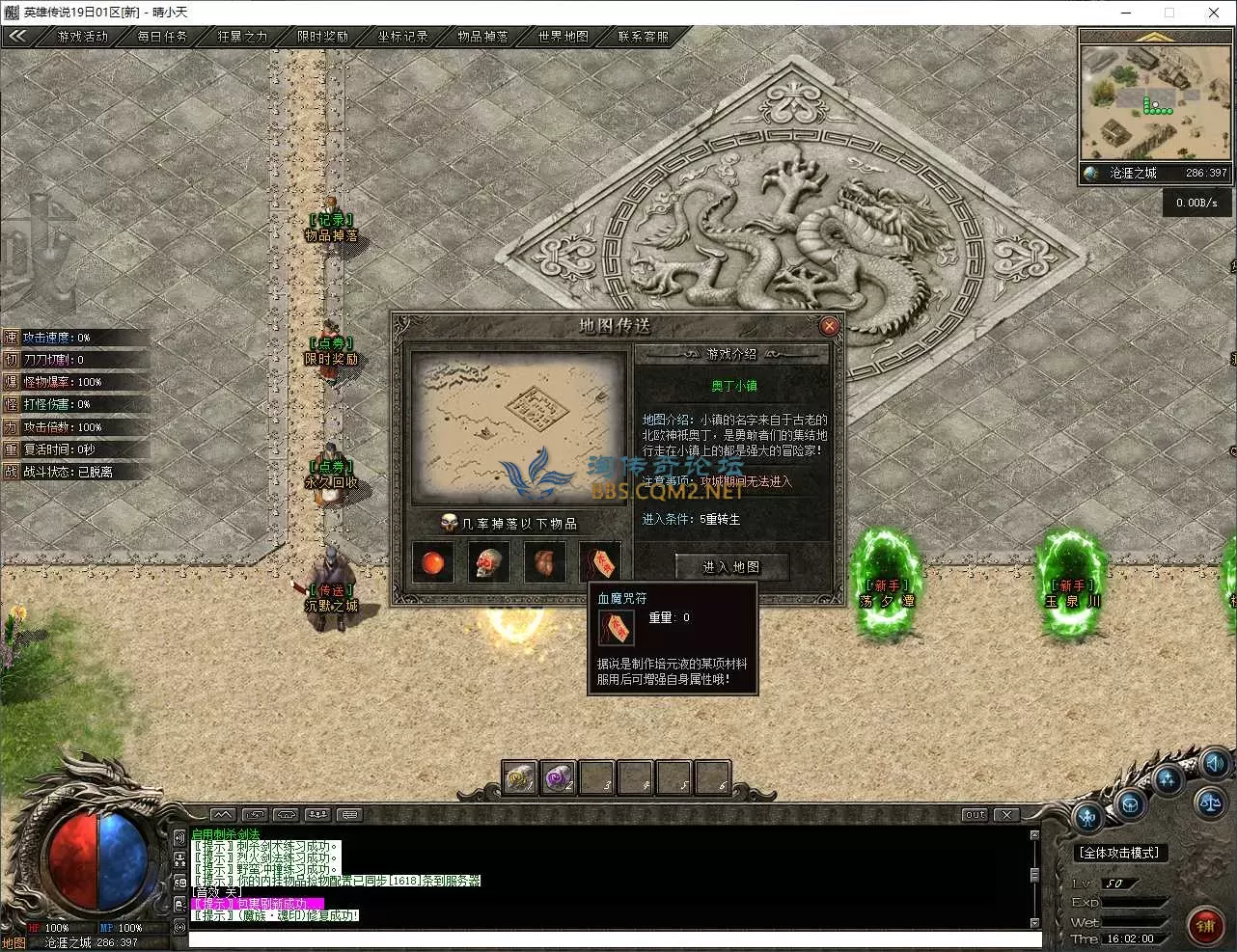Select the skull drop item icon

489,562
